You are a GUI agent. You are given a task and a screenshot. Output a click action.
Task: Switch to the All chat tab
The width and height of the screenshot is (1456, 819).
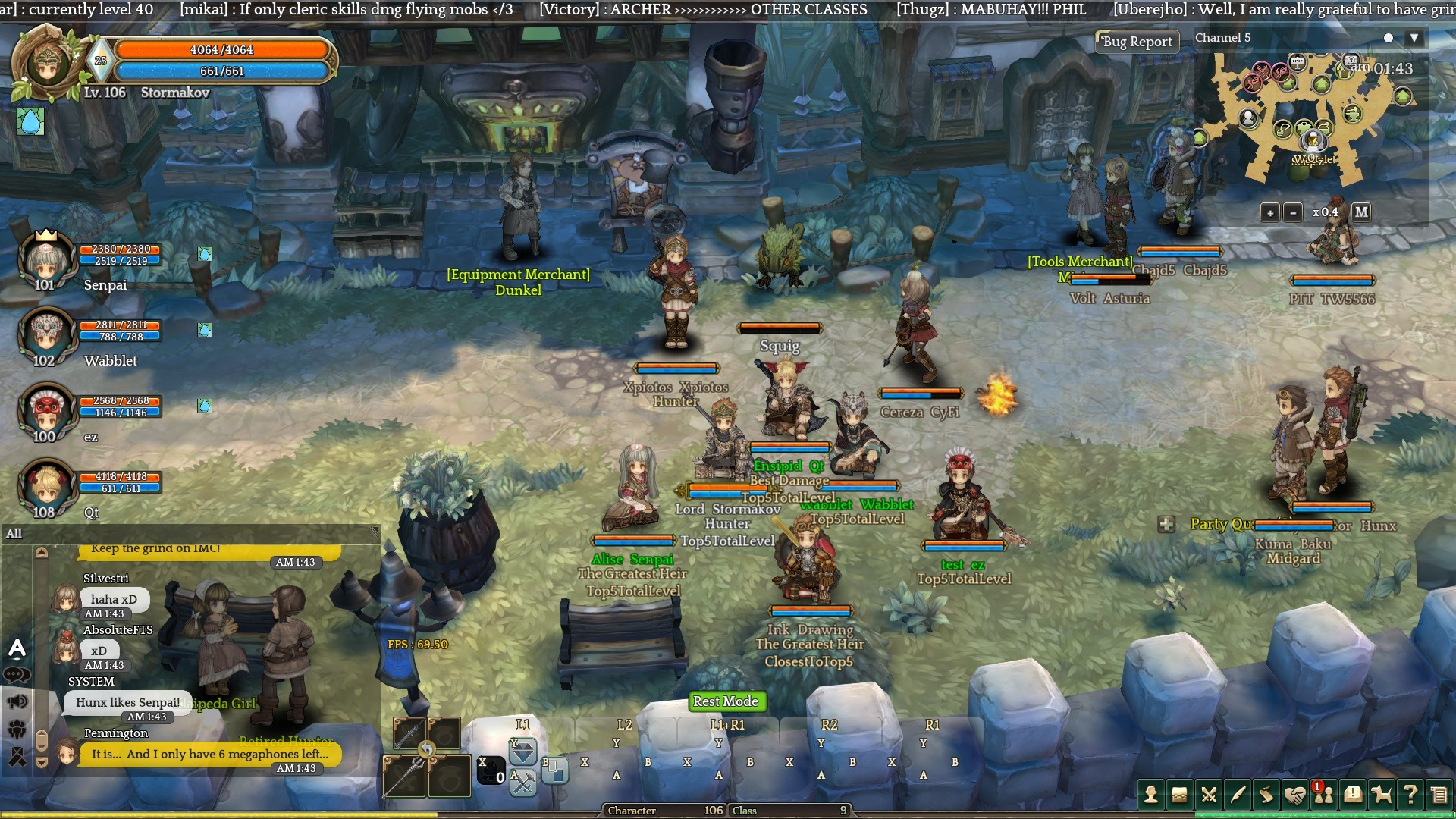(x=14, y=533)
